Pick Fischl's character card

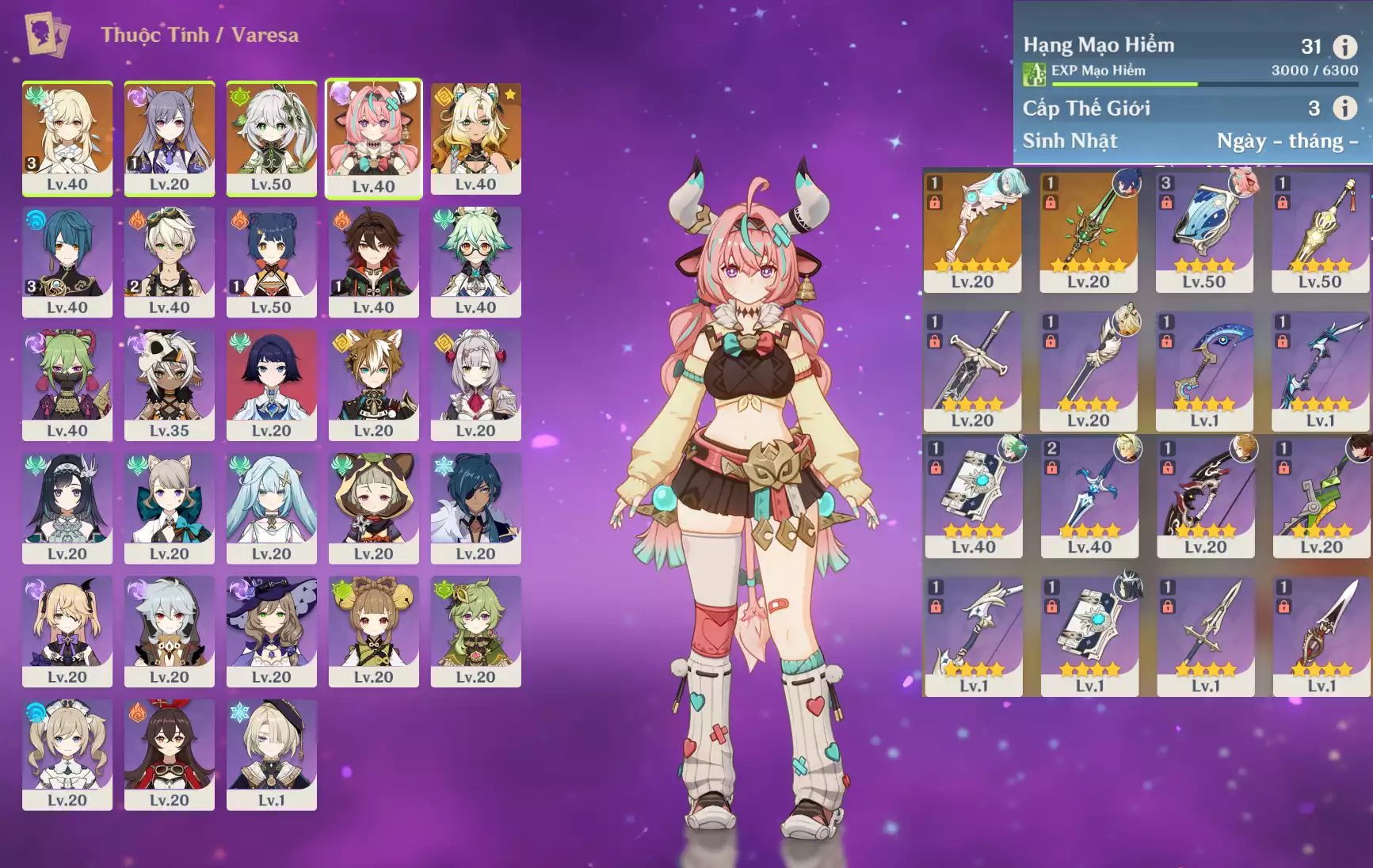pyautogui.click(x=67, y=631)
